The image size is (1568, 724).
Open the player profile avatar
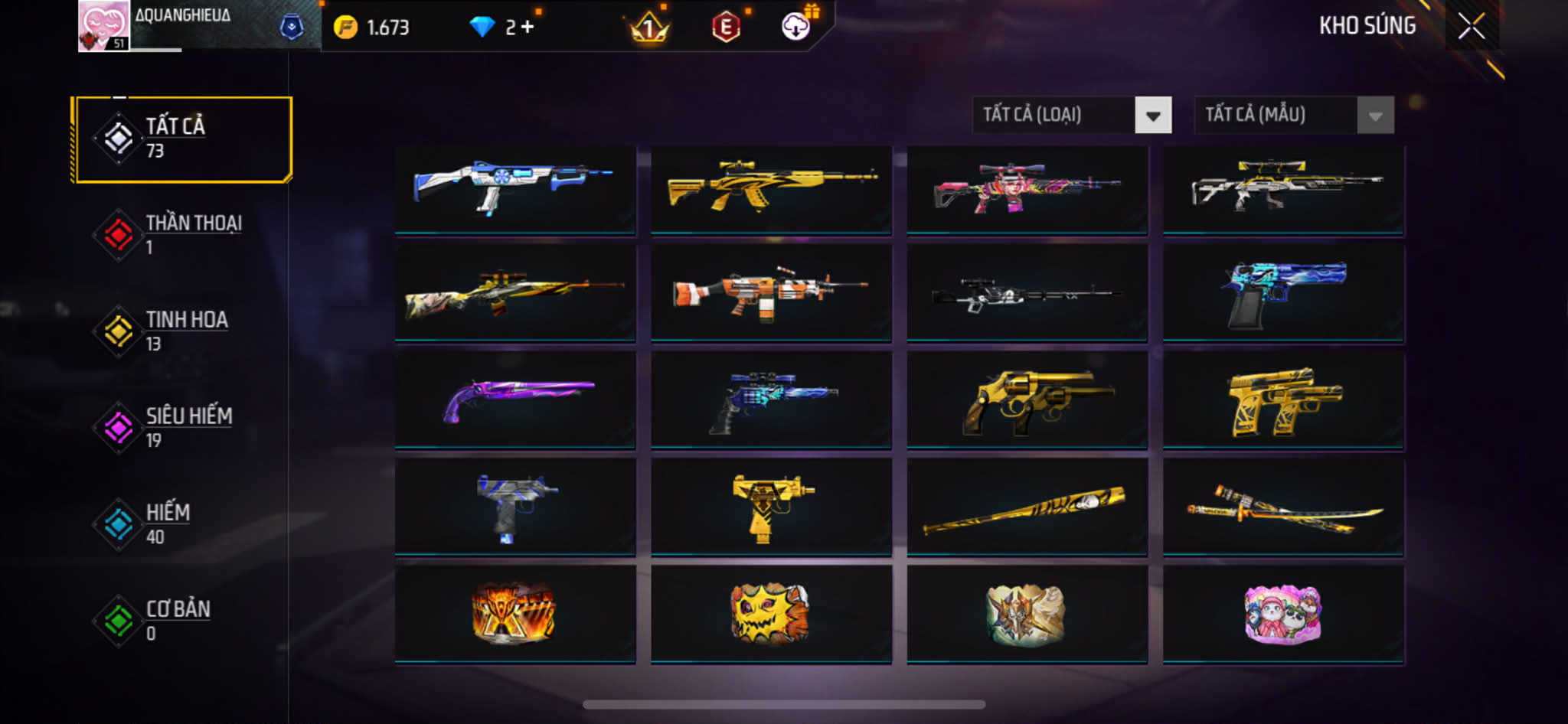pyautogui.click(x=103, y=26)
